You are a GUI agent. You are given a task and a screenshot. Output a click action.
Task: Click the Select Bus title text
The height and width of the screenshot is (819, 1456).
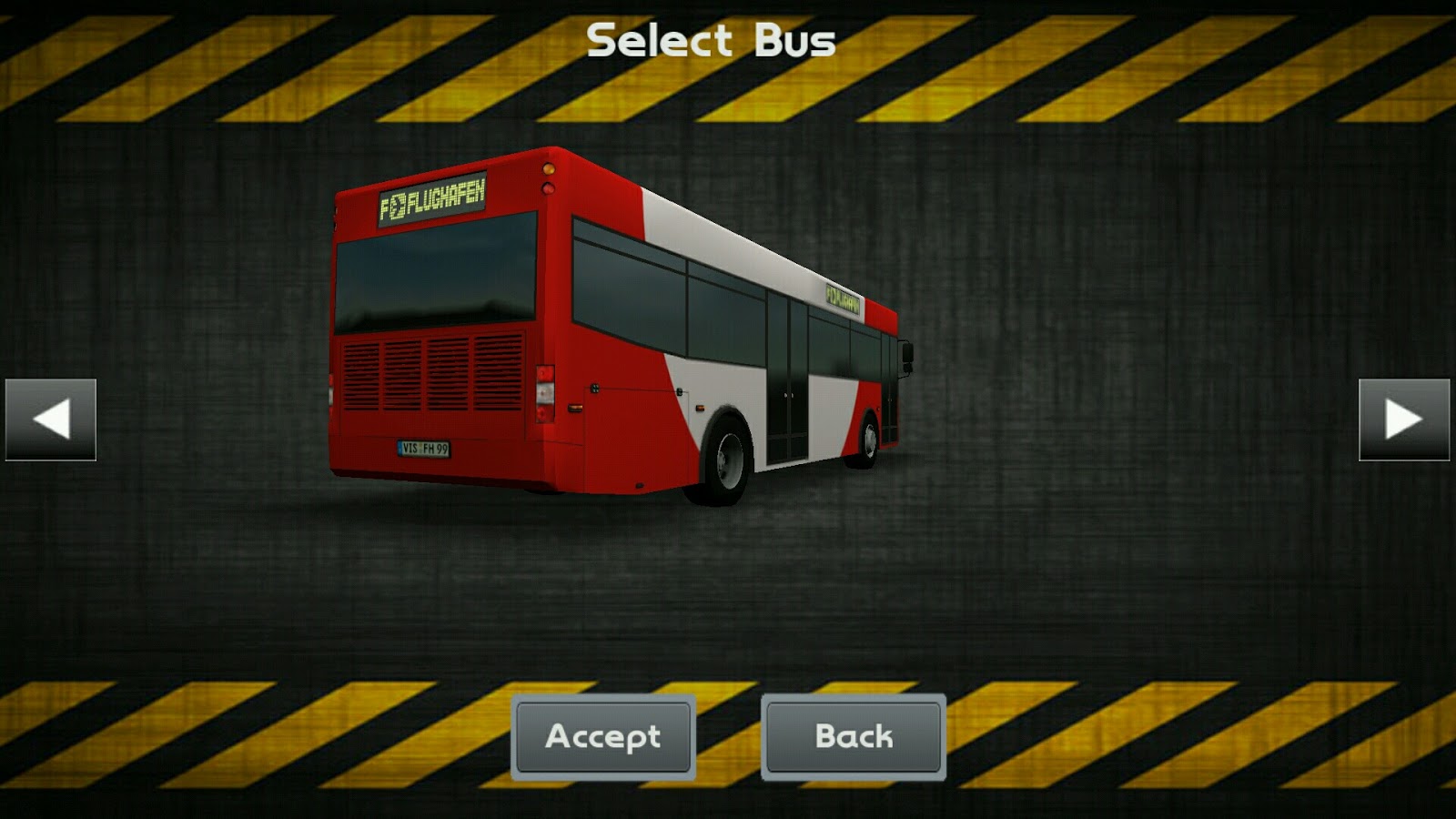(711, 38)
